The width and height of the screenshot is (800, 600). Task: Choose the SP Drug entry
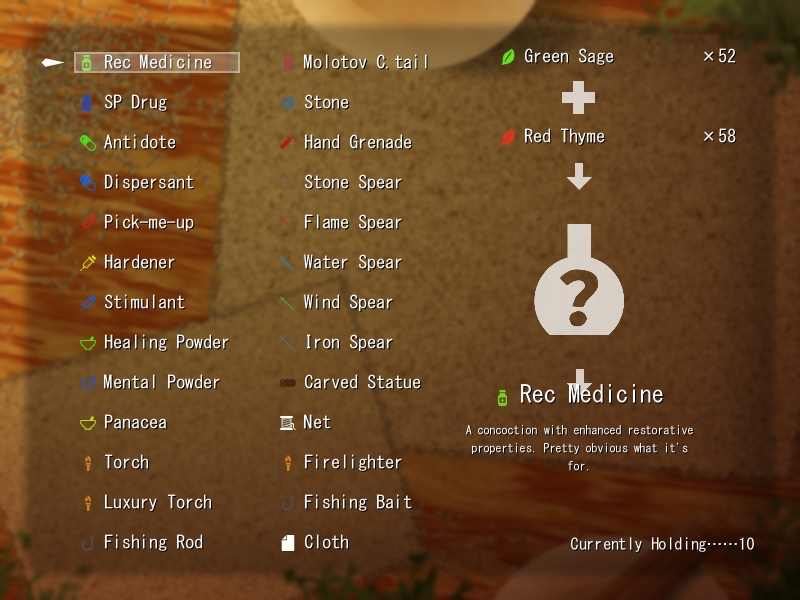[135, 102]
